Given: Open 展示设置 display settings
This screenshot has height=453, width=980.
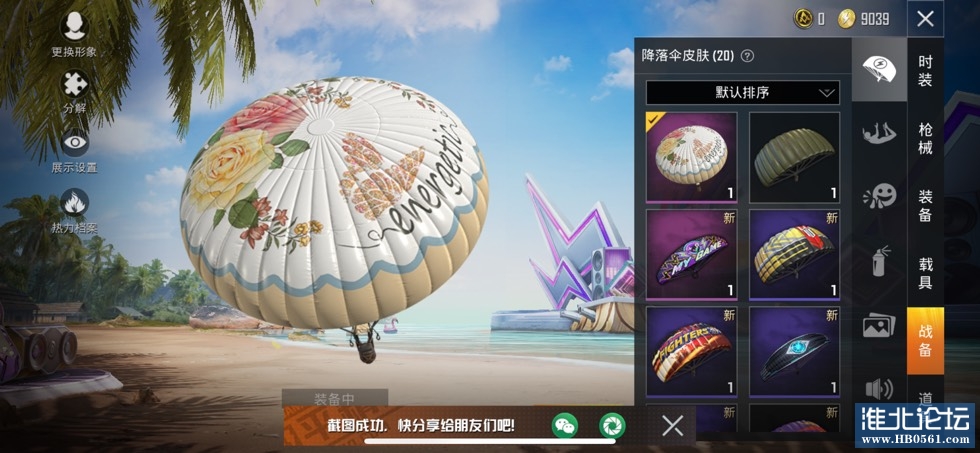Looking at the screenshot, I should (75, 149).
